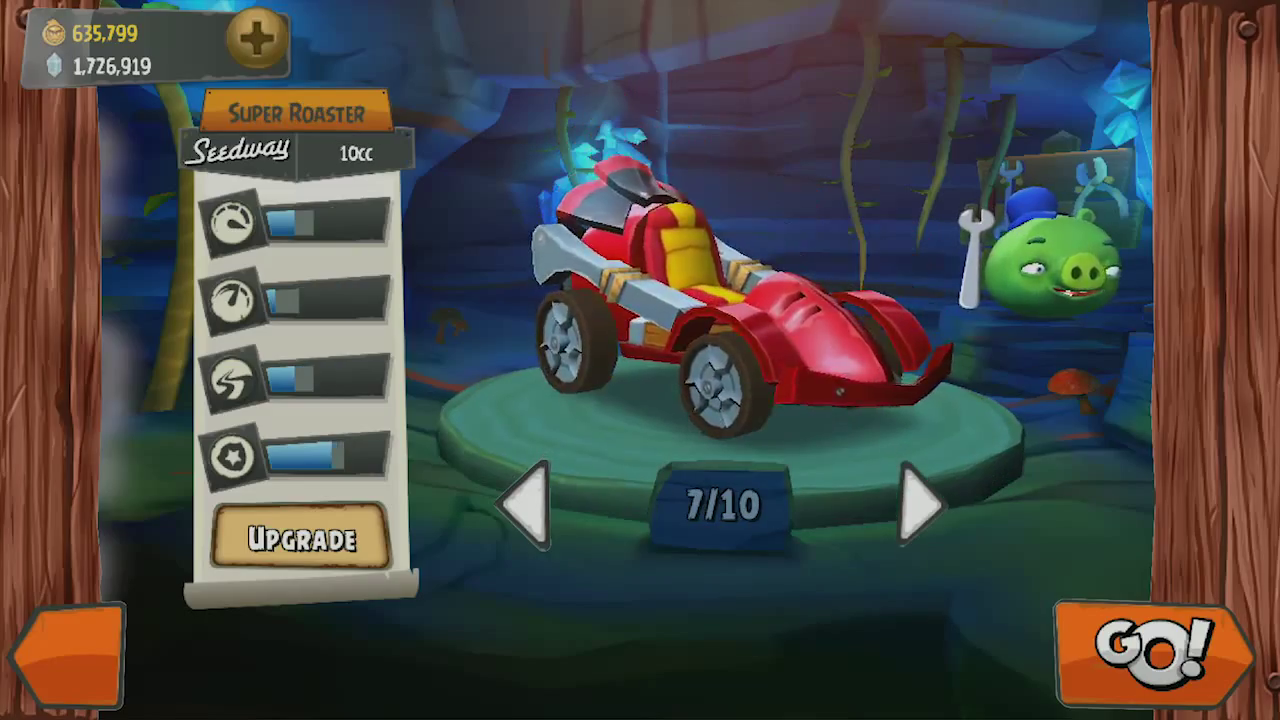Viewport: 1280px width, 720px height.
Task: Select the star strength stat icon
Action: 232,457
